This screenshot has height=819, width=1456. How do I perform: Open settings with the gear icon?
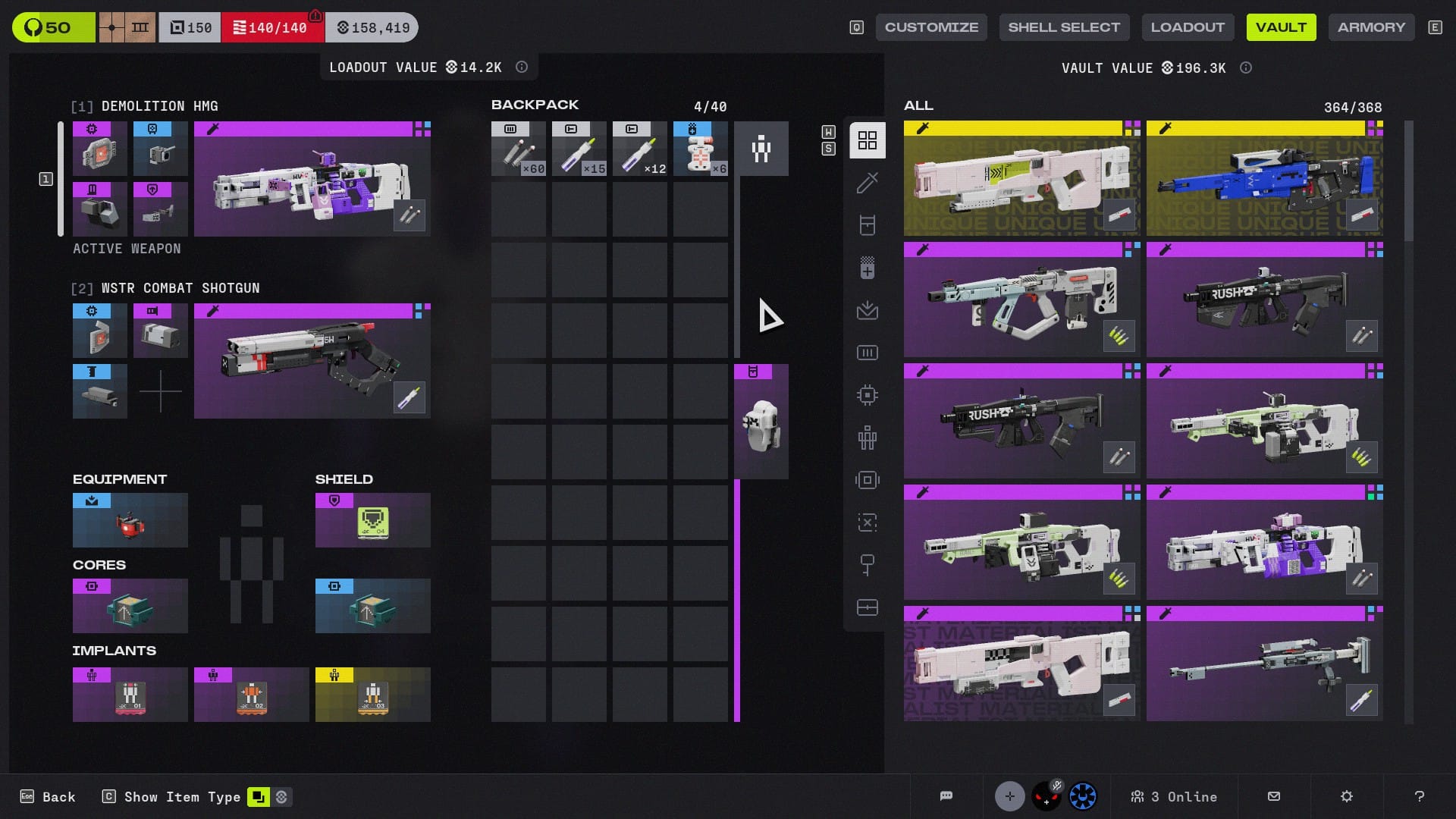(x=1346, y=796)
